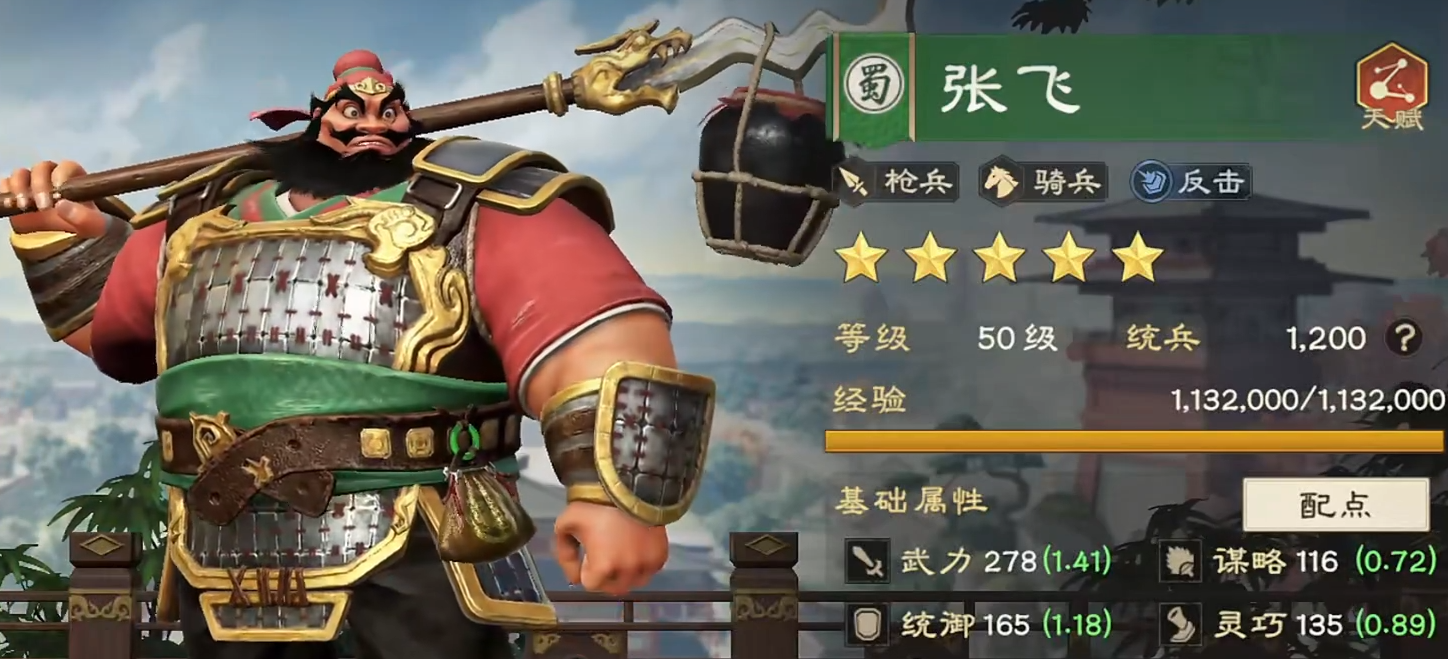
Task: Tap the 武力 sword attribute icon
Action: (866, 562)
